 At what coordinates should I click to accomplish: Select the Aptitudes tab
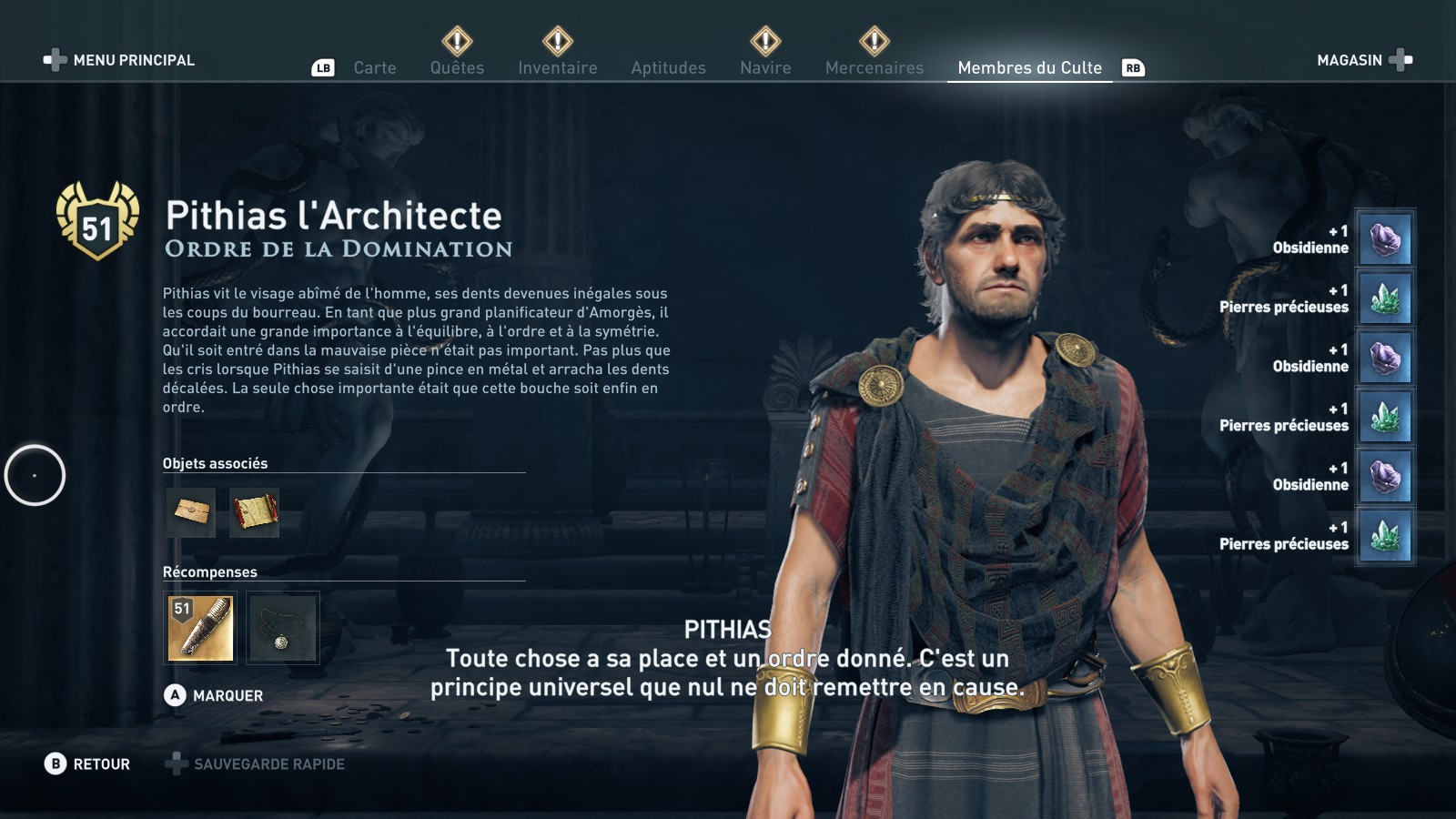668,67
